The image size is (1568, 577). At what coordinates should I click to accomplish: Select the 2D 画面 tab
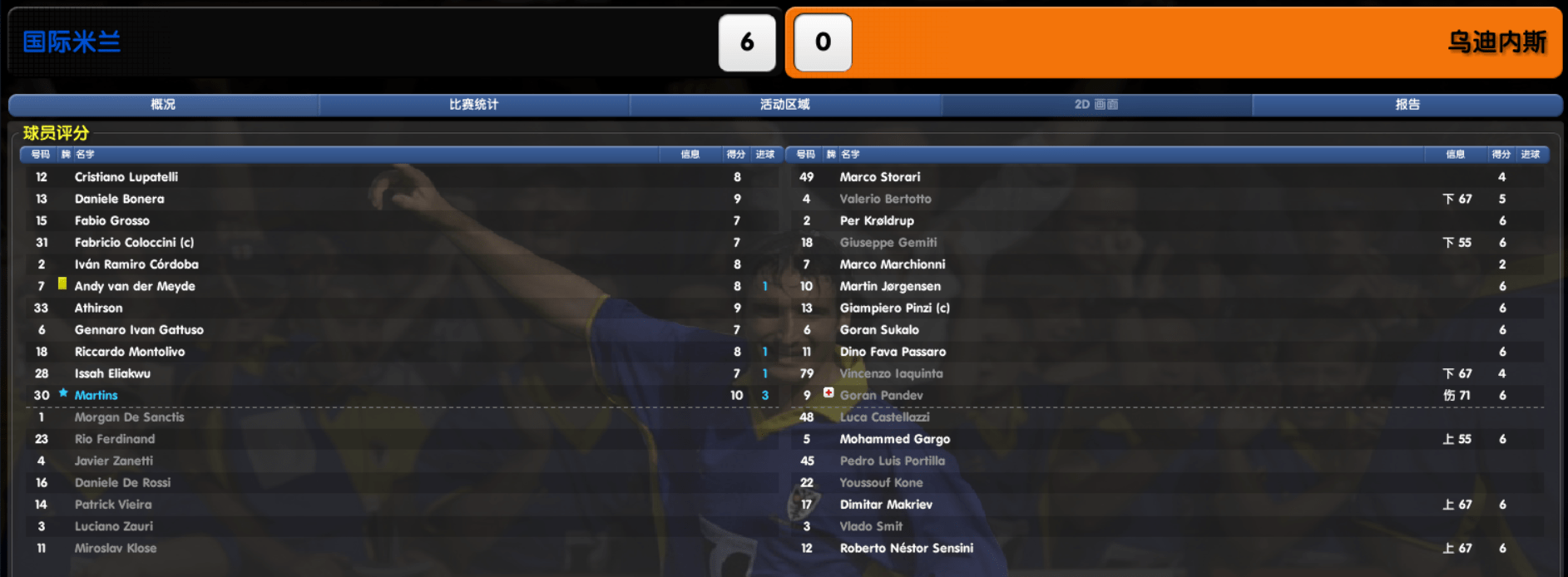coord(1096,105)
